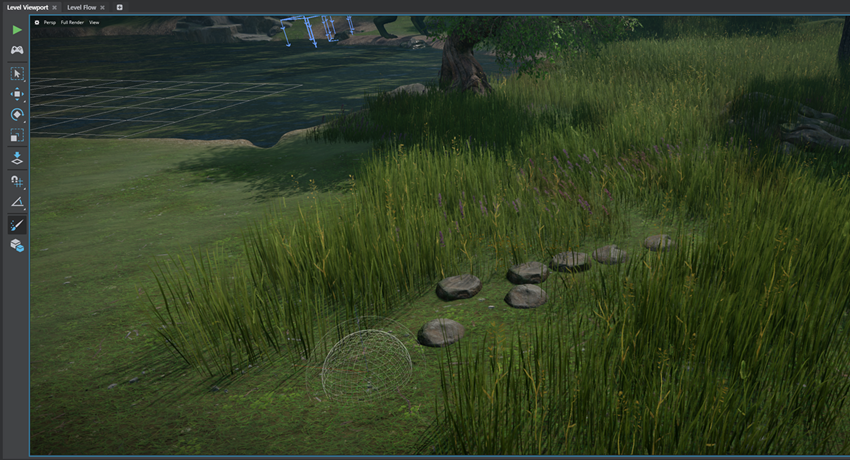
Task: Open the Full Render mode menu
Action: click(x=72, y=22)
